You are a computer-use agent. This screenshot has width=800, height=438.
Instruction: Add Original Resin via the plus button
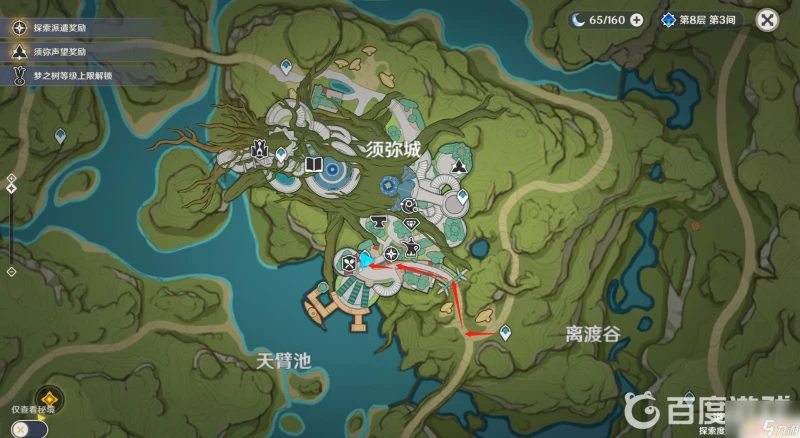coord(636,19)
